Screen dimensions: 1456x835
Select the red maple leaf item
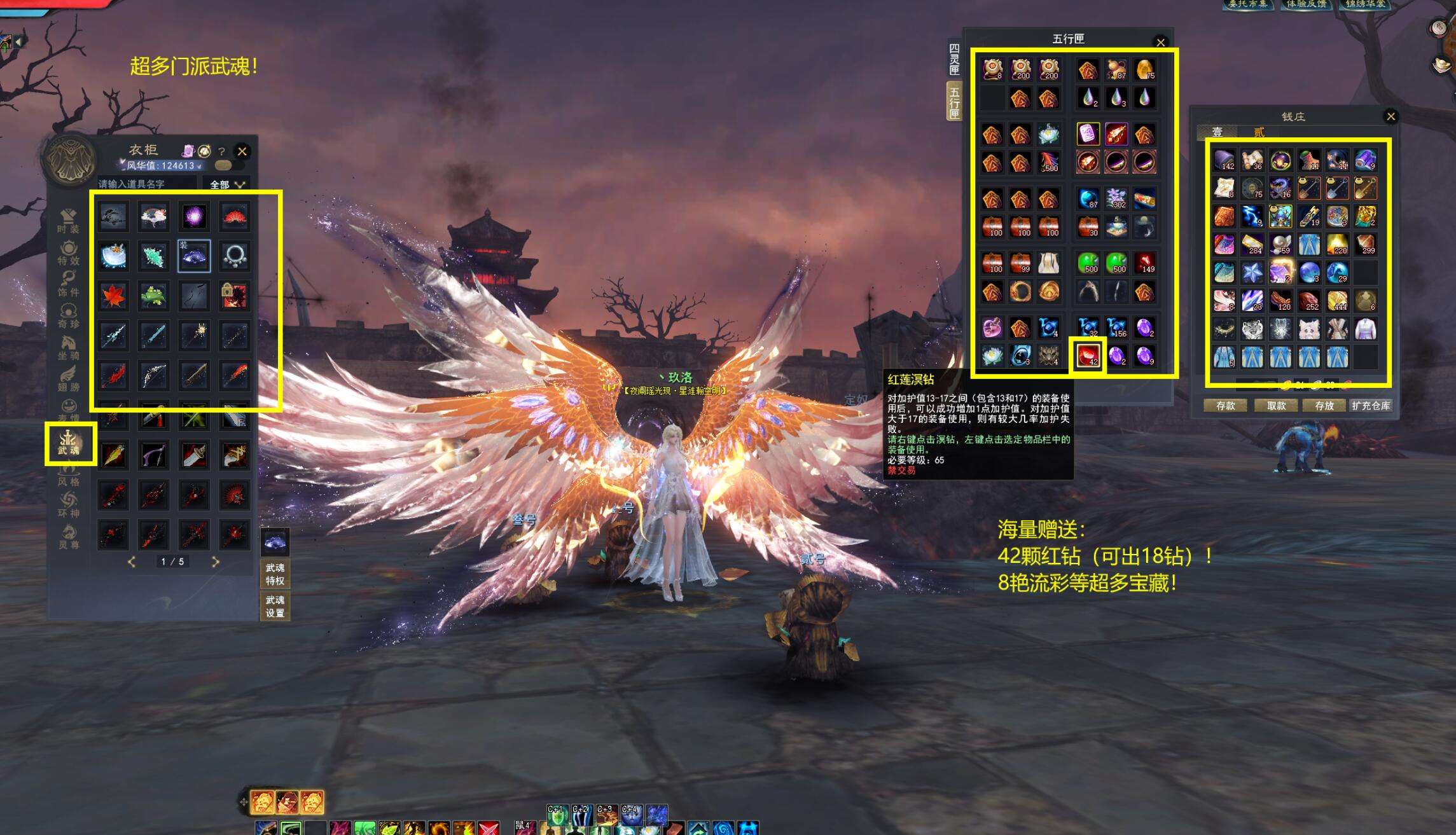pyautogui.click(x=114, y=296)
